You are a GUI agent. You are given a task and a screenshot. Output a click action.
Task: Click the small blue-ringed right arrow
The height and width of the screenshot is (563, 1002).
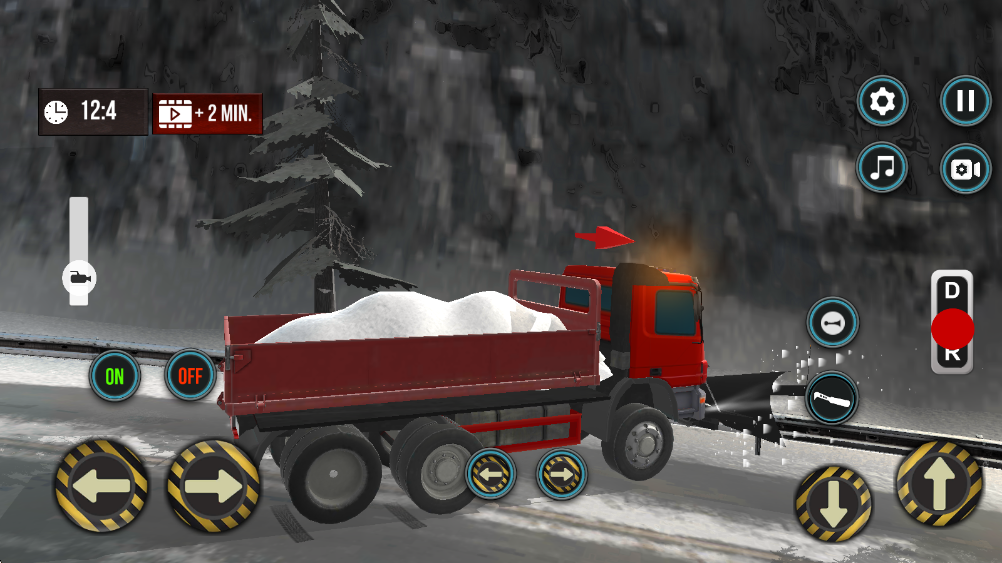[562, 473]
